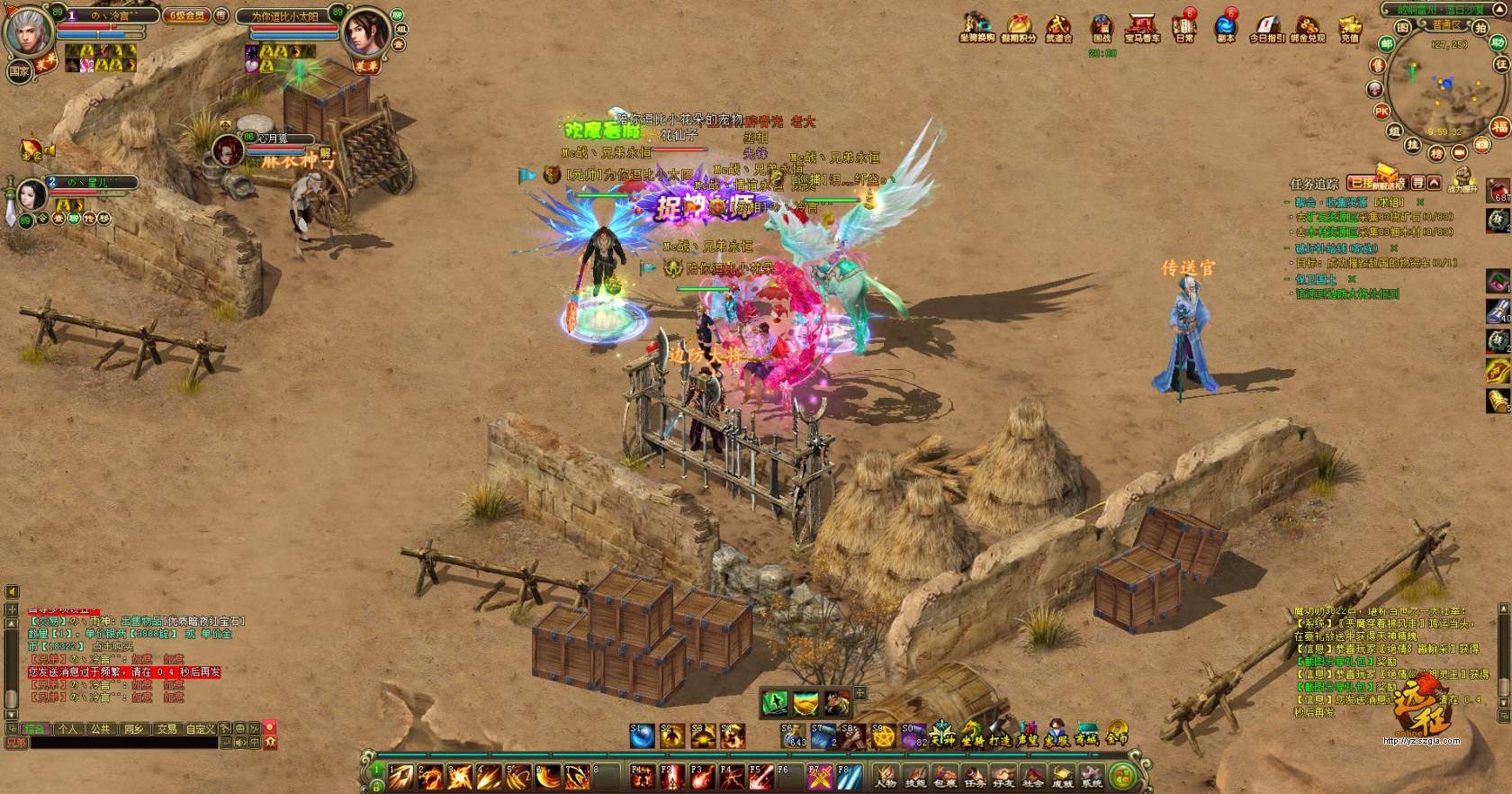Open the 充值 recharge shop
The image size is (1512, 794).
[x=1350, y=27]
